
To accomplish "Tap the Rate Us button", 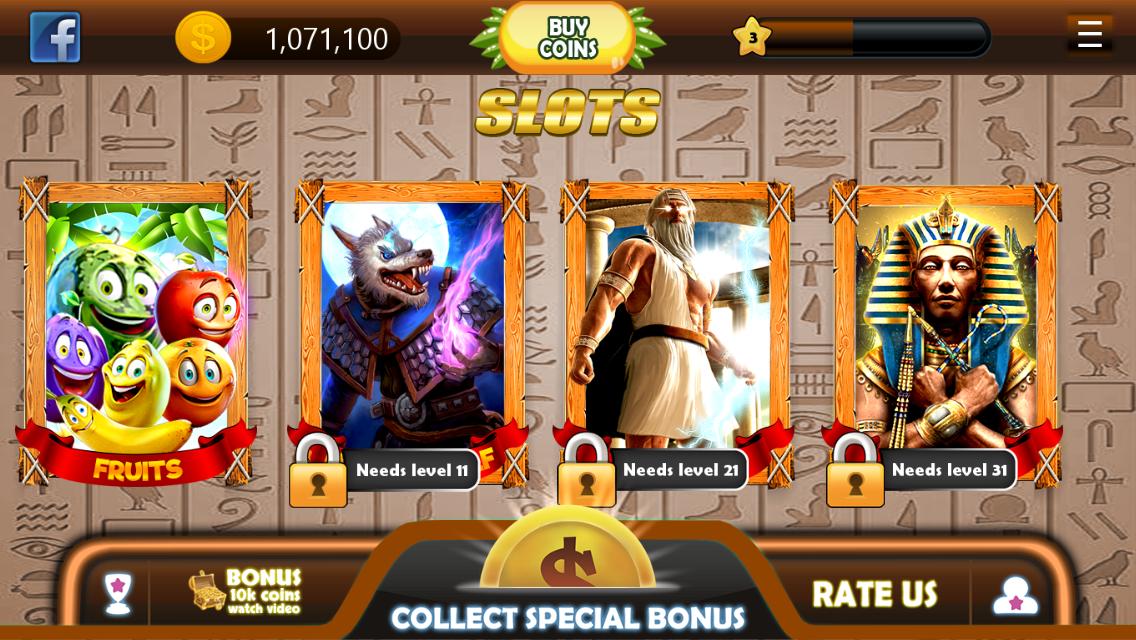I will 874,594.
